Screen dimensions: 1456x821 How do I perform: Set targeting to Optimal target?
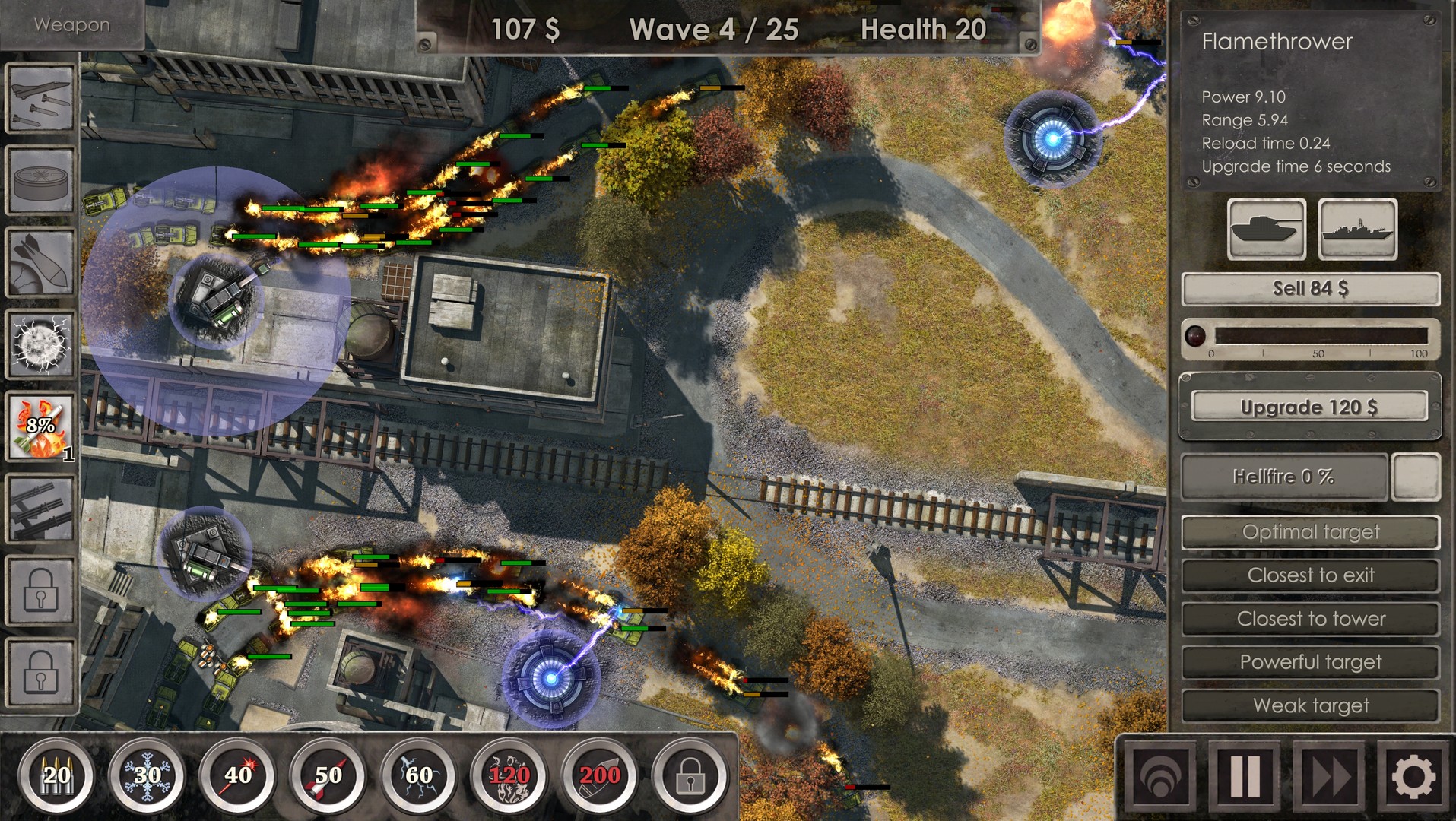[1310, 532]
